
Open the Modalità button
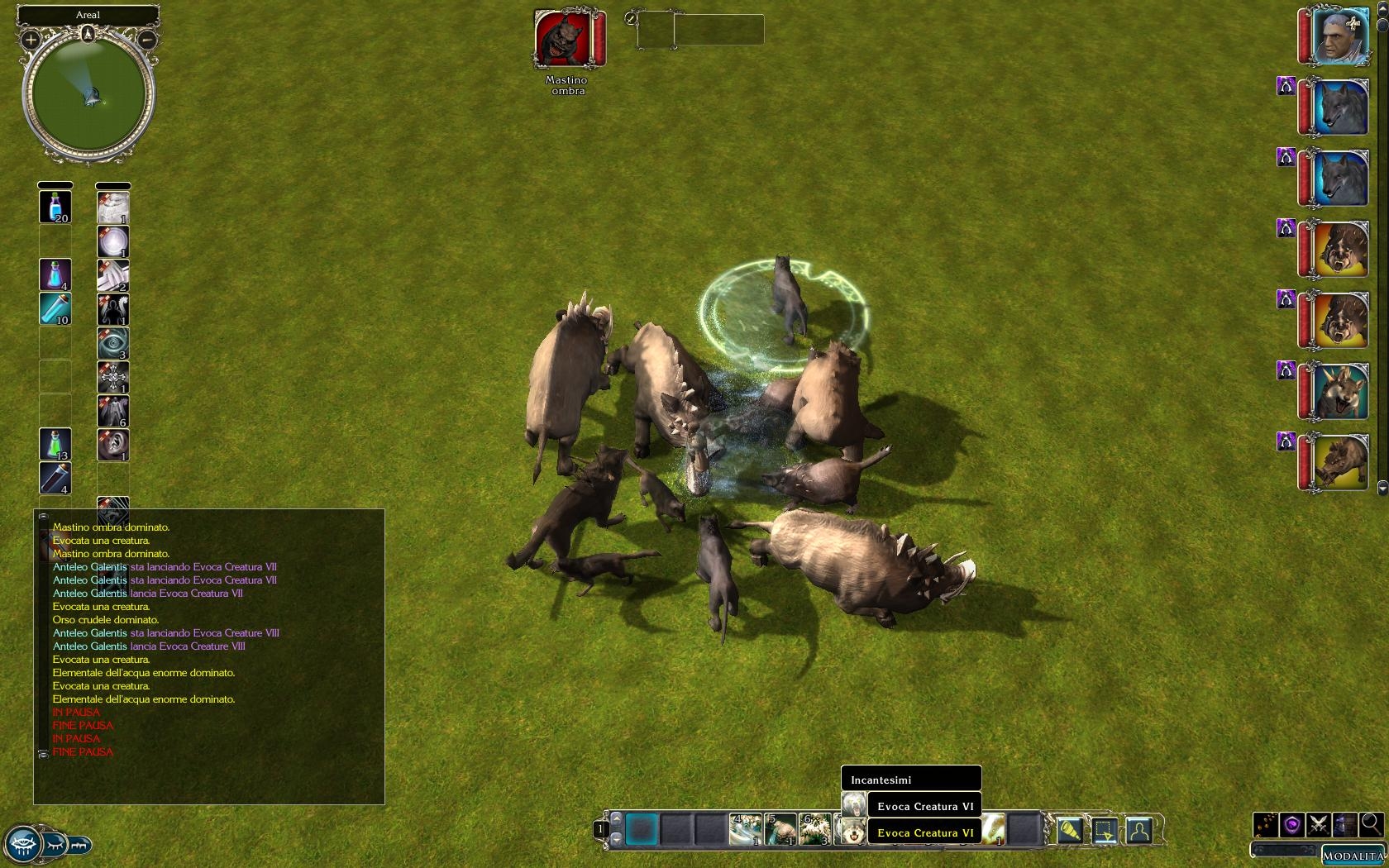pyautogui.click(x=1353, y=856)
